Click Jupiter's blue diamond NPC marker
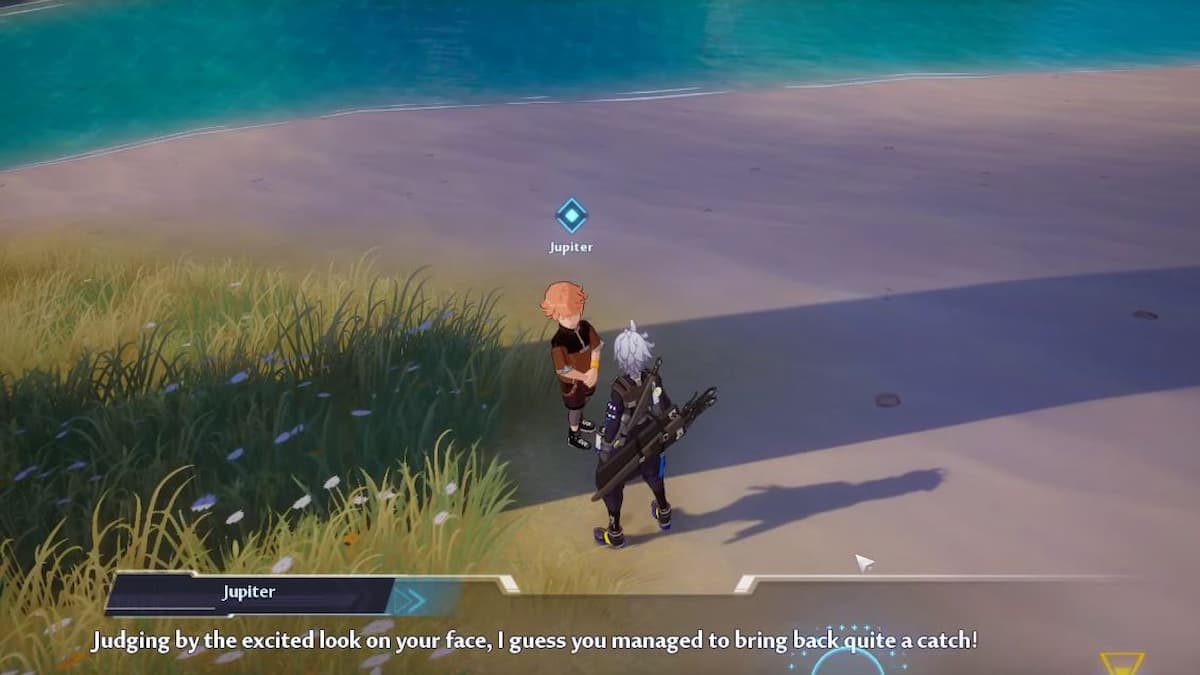The height and width of the screenshot is (675, 1200). pyautogui.click(x=571, y=215)
